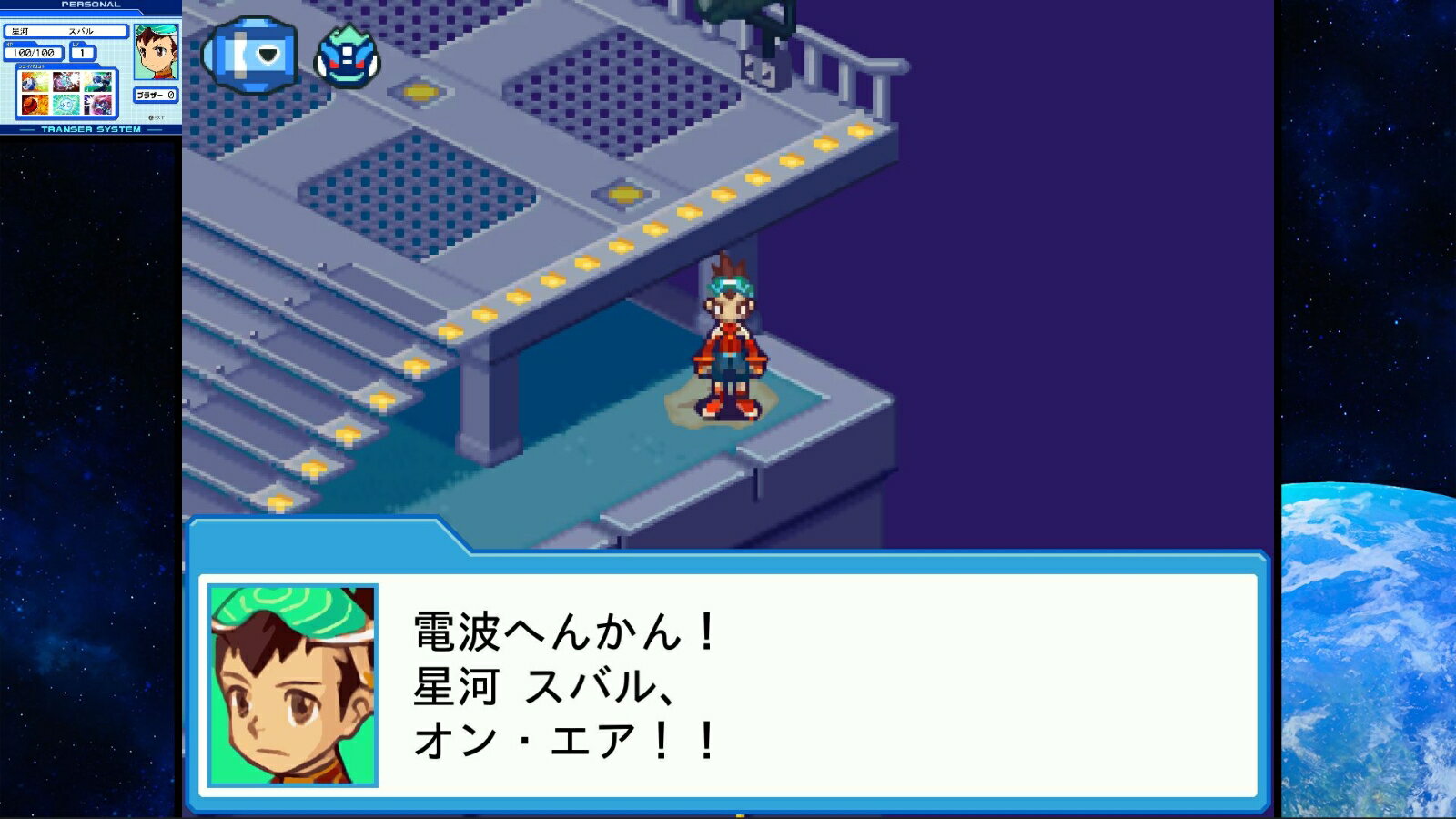Click the TRANSER SYSTEM label

coord(91,128)
